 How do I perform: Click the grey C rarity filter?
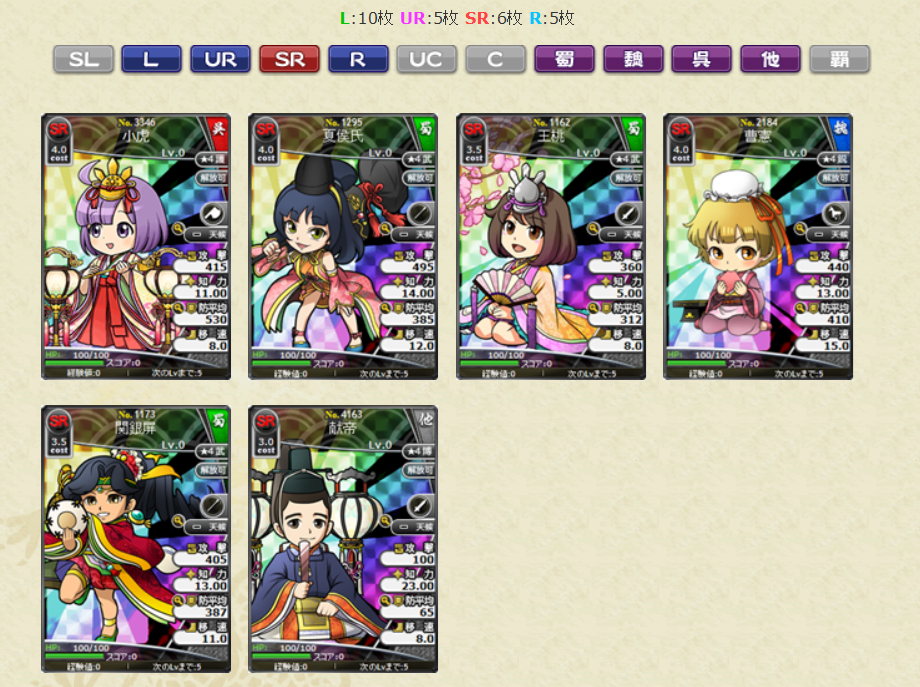495,59
